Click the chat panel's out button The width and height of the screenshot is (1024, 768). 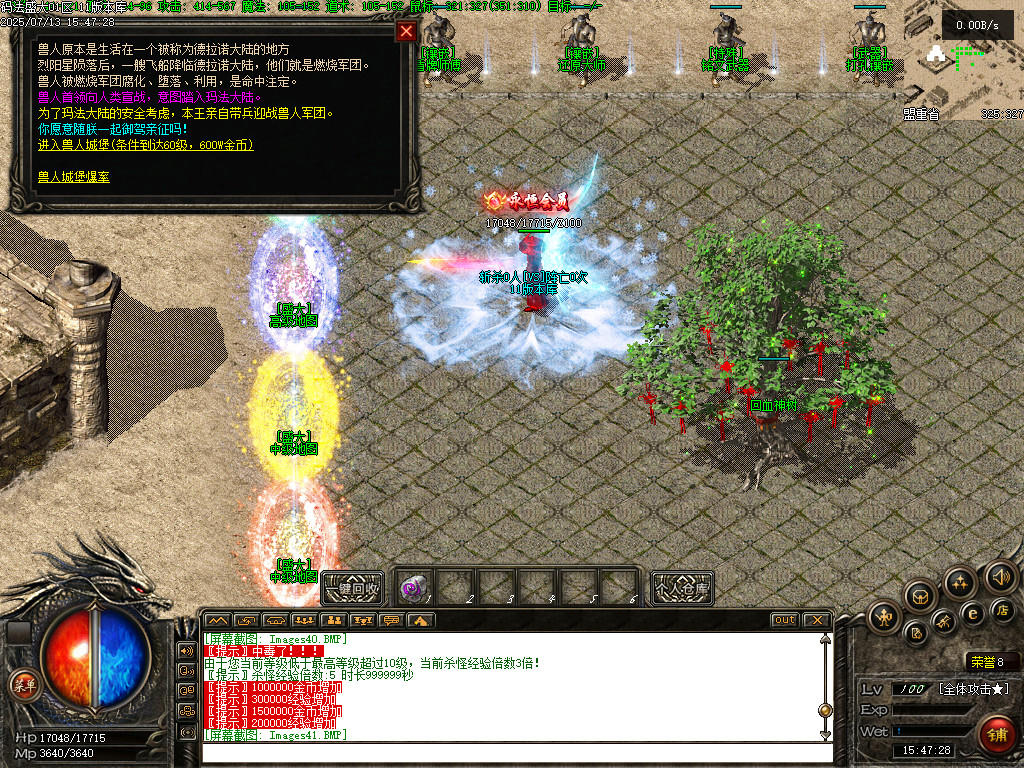[785, 620]
